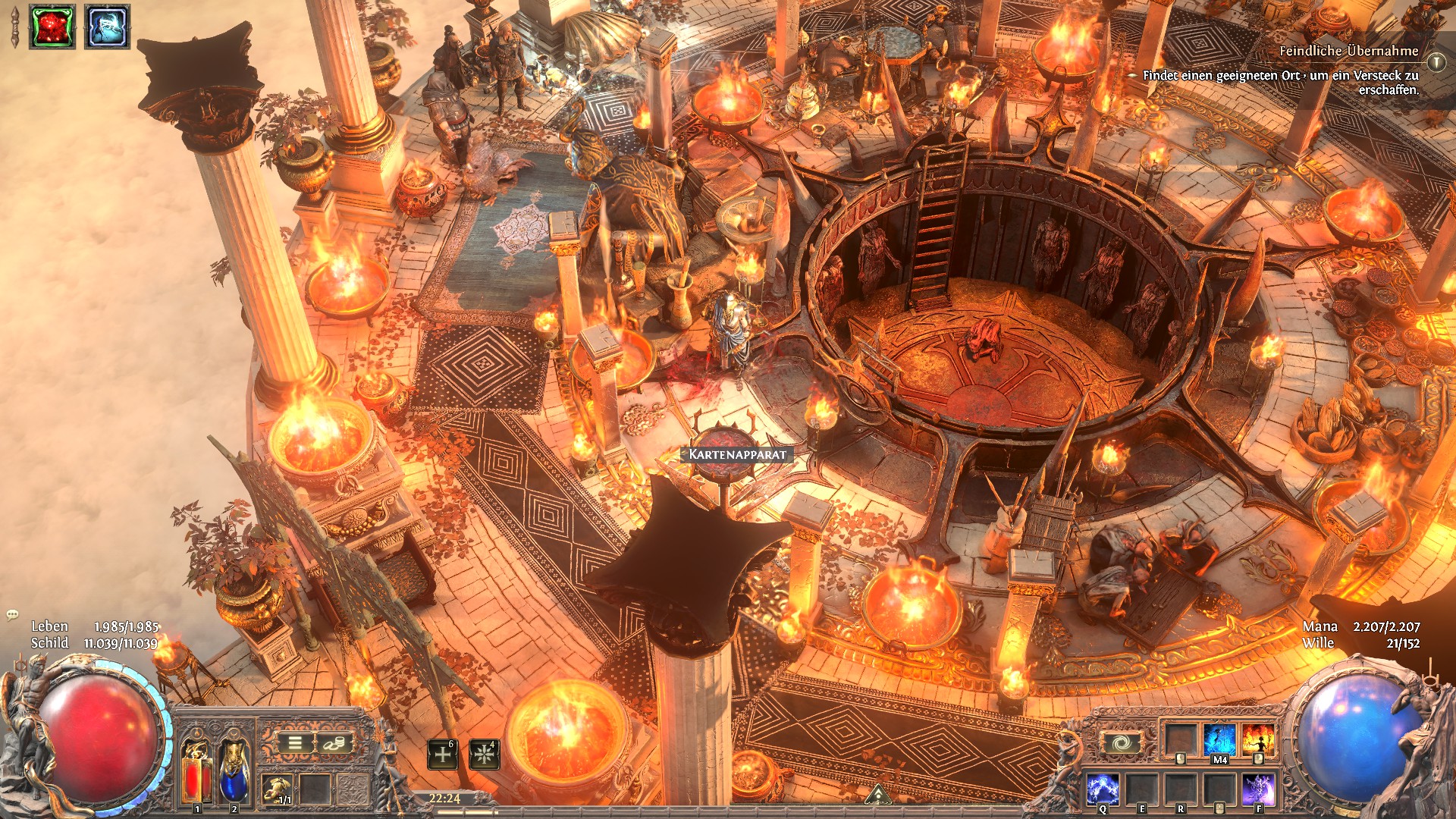Image resolution: width=1456 pixels, height=819 pixels.
Task: Select the golden charm slot
Action: pyautogui.click(x=277, y=789)
